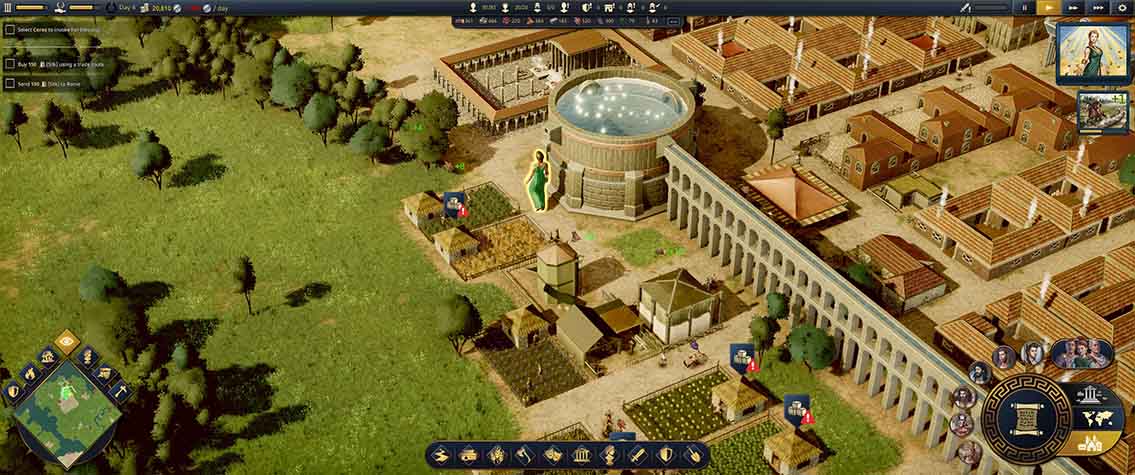Switch to double fast-forward speed
This screenshot has height=475, width=1135.
(1074, 7)
